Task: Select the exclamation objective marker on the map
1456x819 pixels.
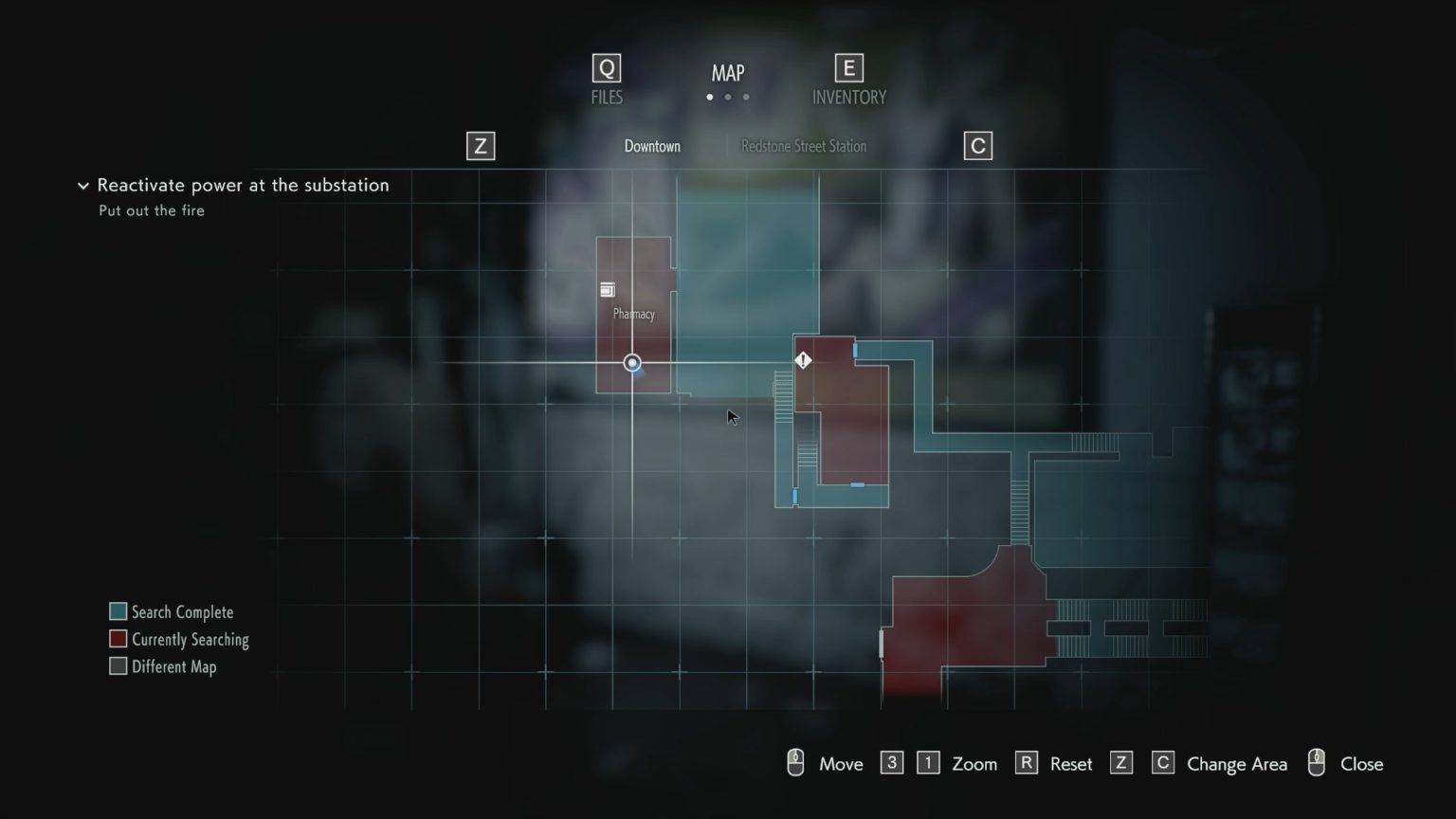Action: [803, 360]
